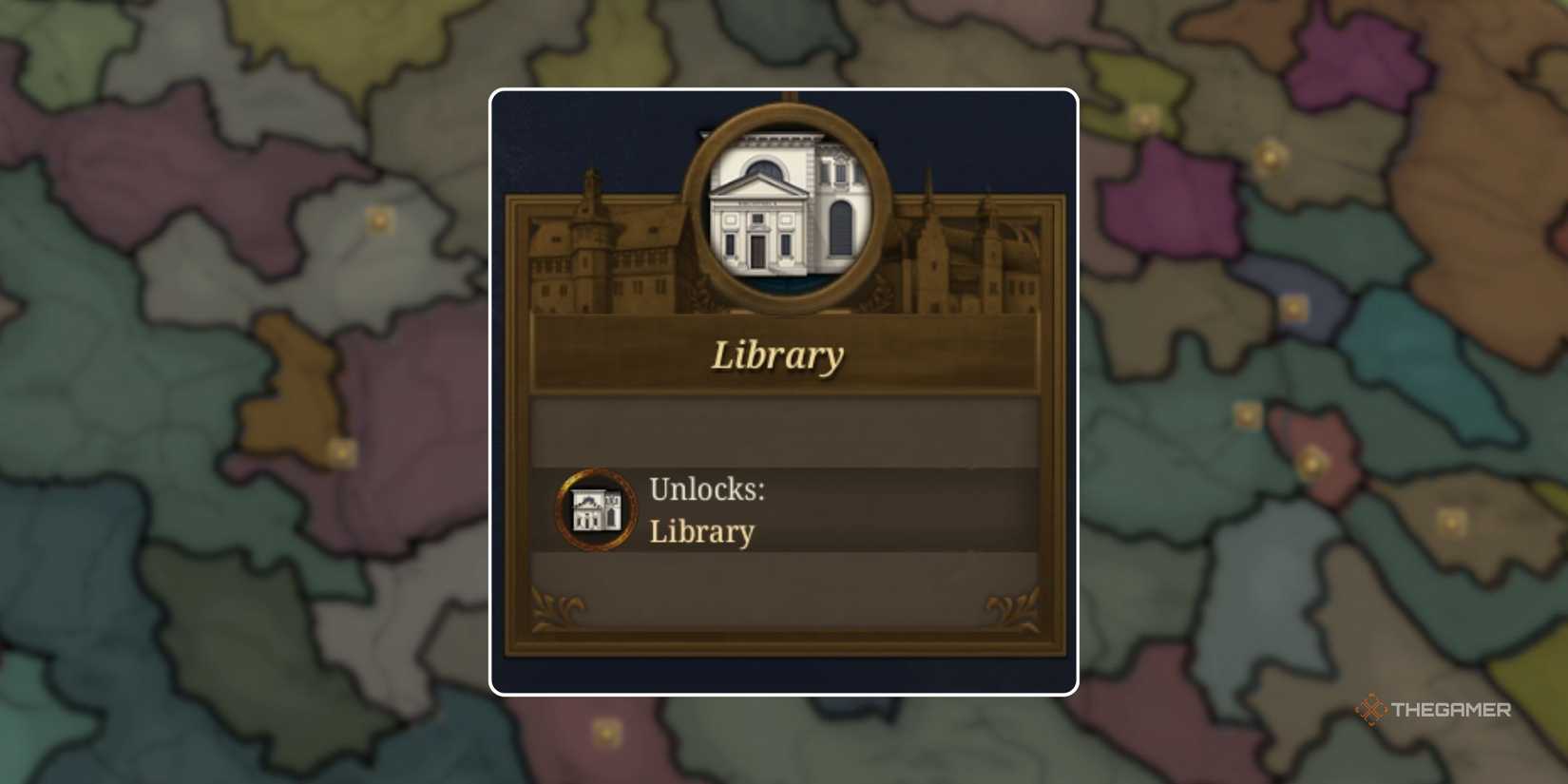Select the Library title banner
1568x784 pixels.
tap(779, 354)
